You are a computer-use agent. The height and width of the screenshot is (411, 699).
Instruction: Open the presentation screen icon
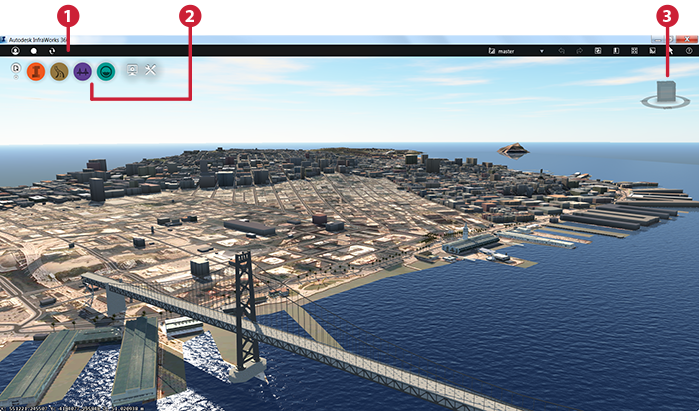[x=132, y=71]
